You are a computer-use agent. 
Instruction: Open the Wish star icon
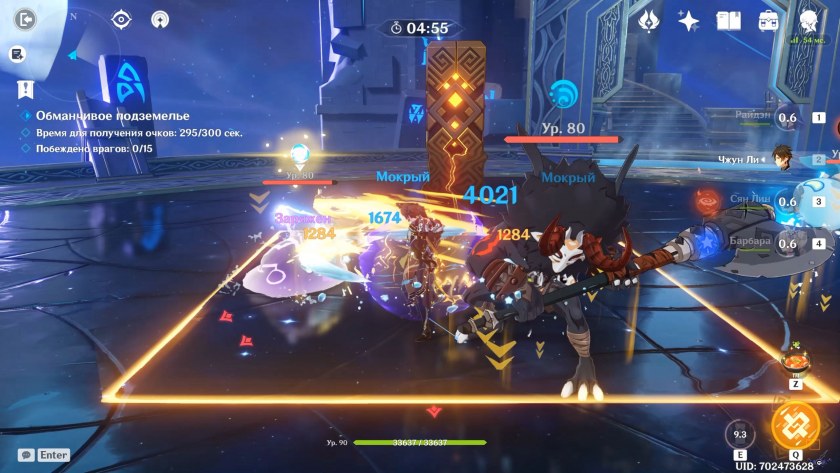(x=689, y=20)
